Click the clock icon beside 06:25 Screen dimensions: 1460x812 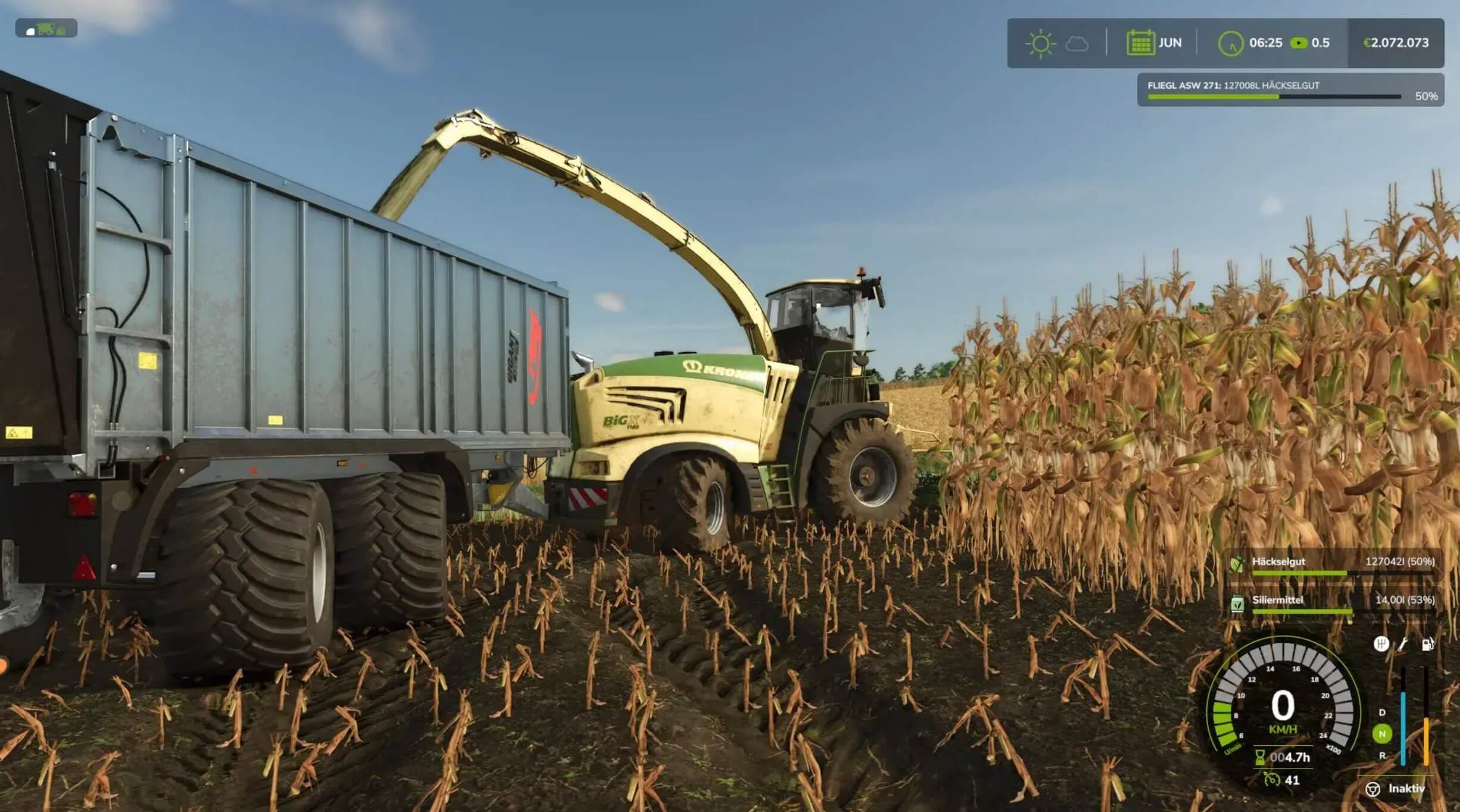click(1231, 43)
